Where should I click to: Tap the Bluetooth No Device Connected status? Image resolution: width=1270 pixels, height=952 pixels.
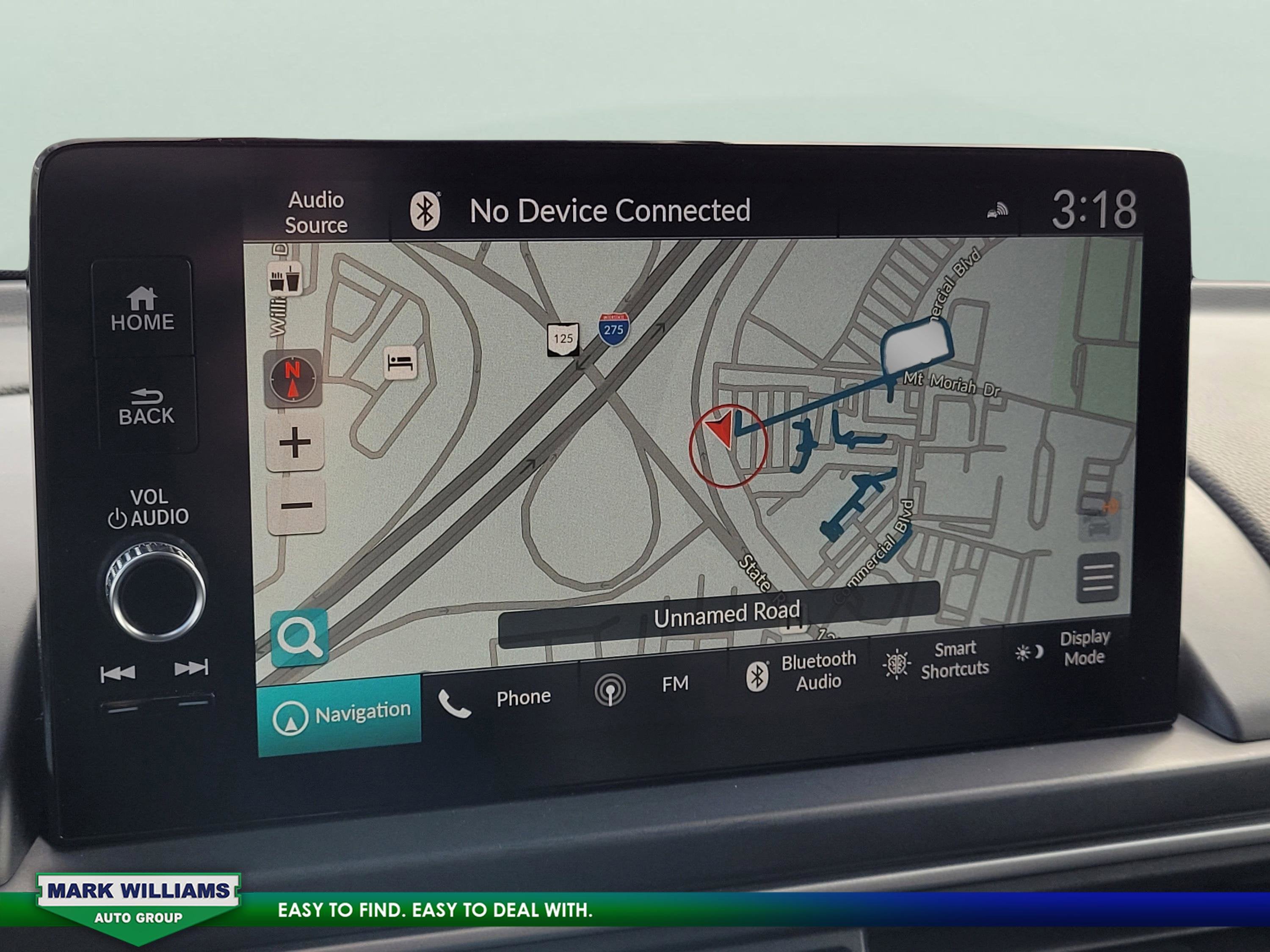[580, 211]
